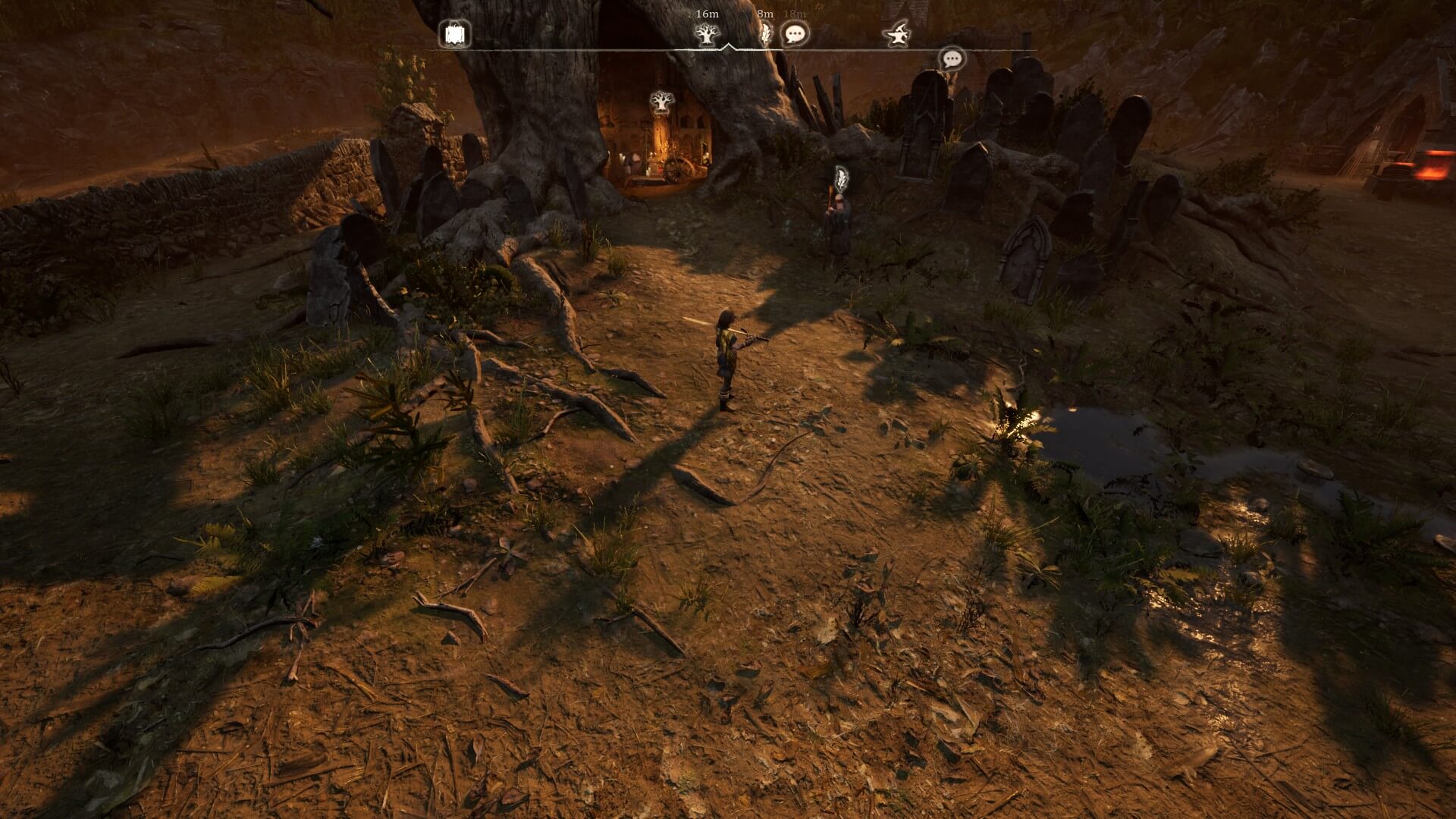Image resolution: width=1456 pixels, height=819 pixels.
Task: Click the anvil blacksmith compass marker
Action: [x=897, y=34]
